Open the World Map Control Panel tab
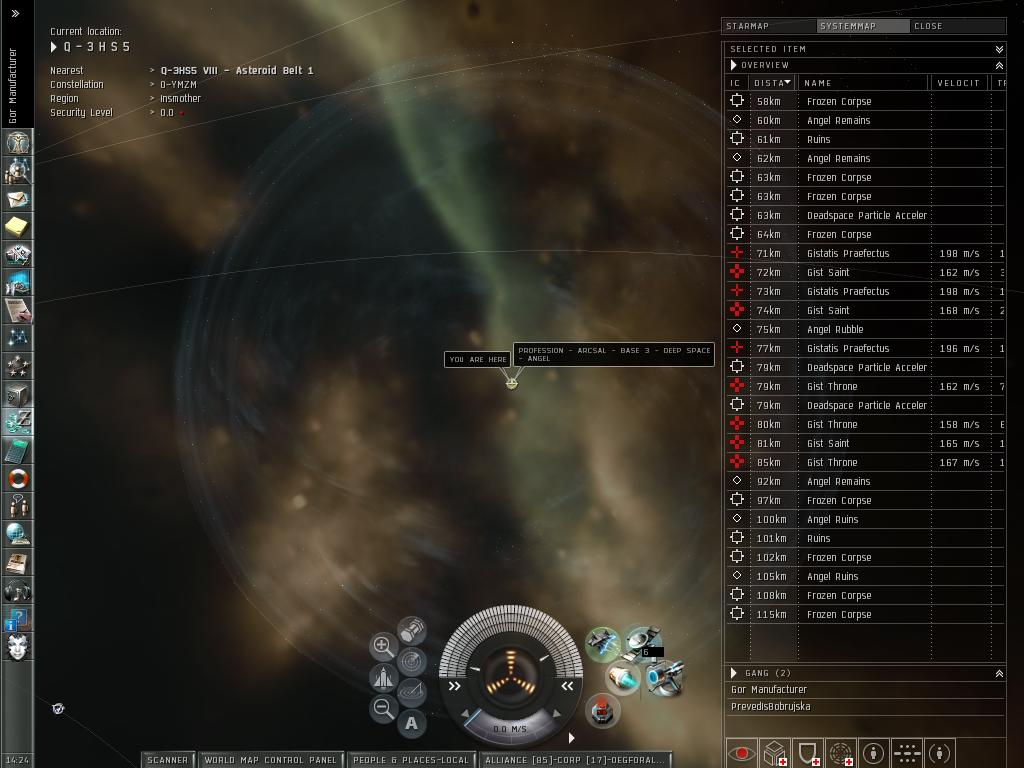This screenshot has height=768, width=1024. coord(270,760)
